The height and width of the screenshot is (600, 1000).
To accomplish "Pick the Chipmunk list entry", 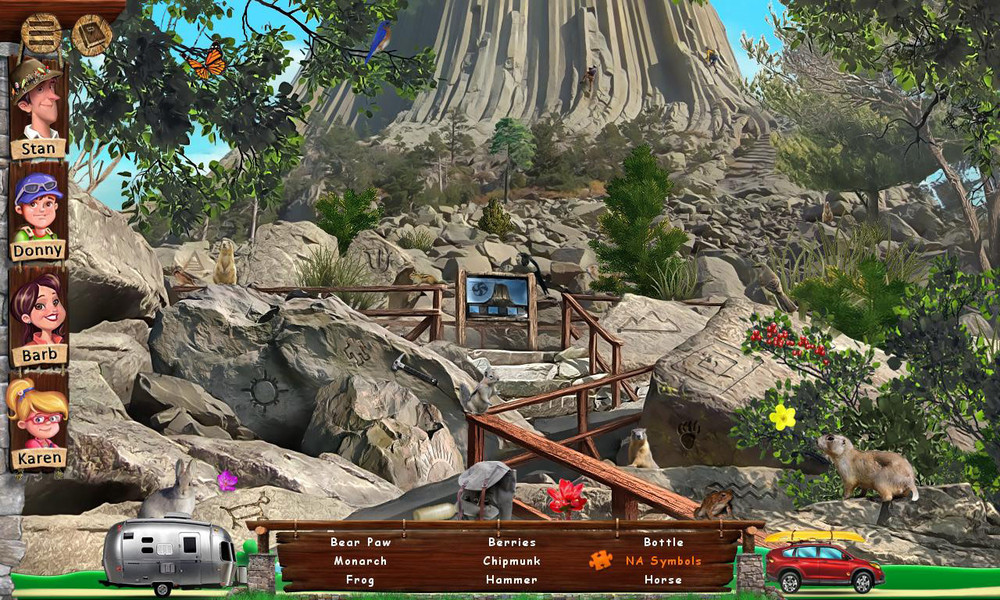I will (x=511, y=561).
